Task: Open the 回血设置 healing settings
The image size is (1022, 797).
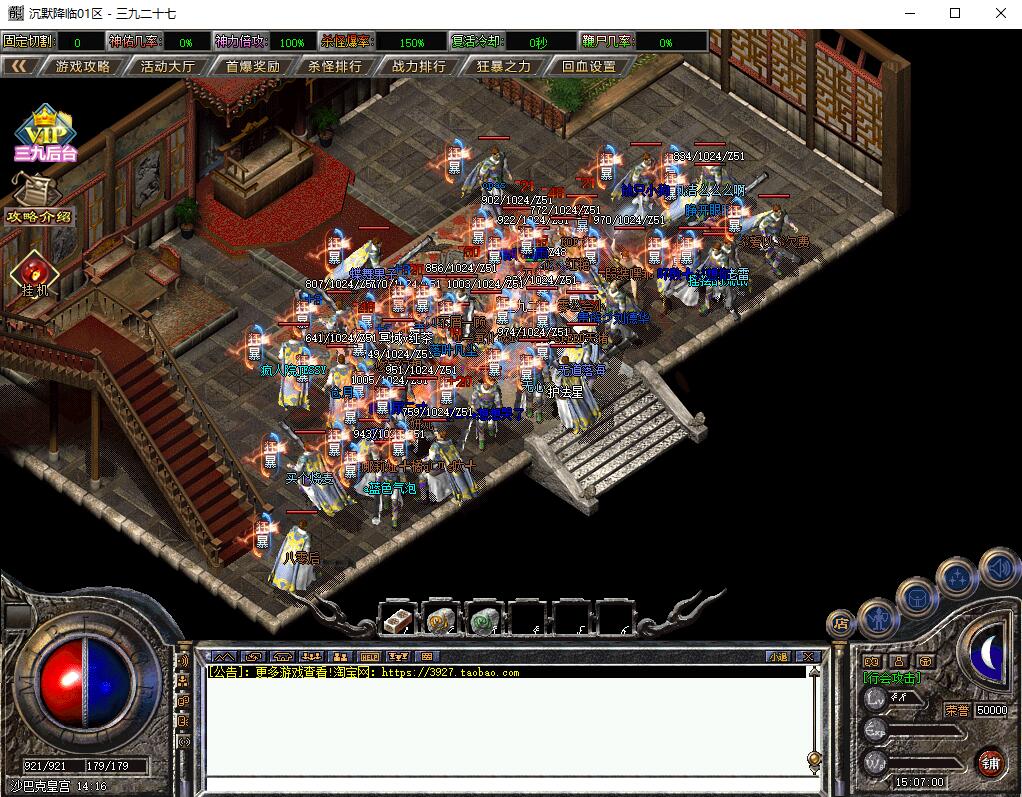Action: point(588,66)
